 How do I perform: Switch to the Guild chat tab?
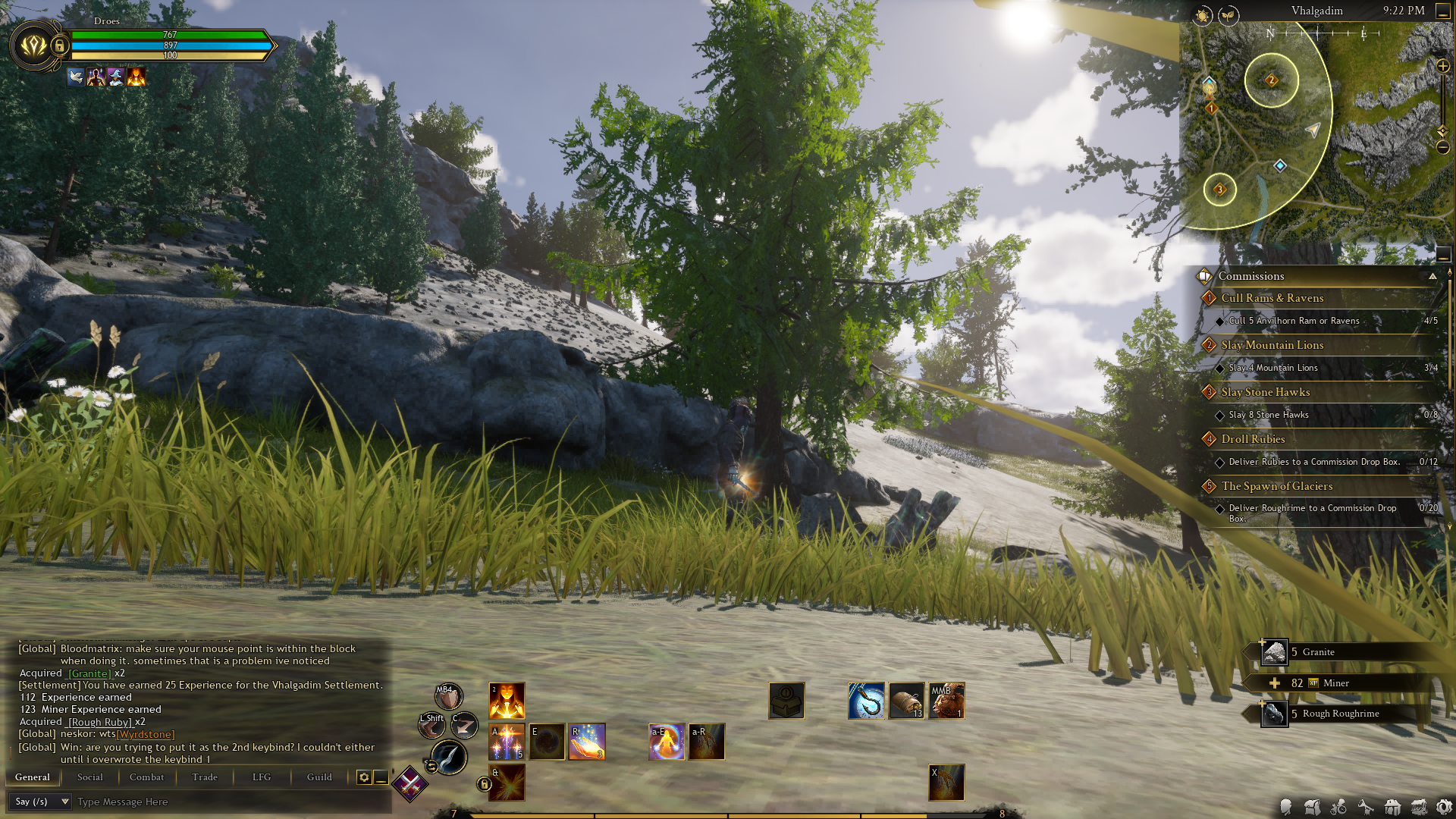[x=319, y=777]
